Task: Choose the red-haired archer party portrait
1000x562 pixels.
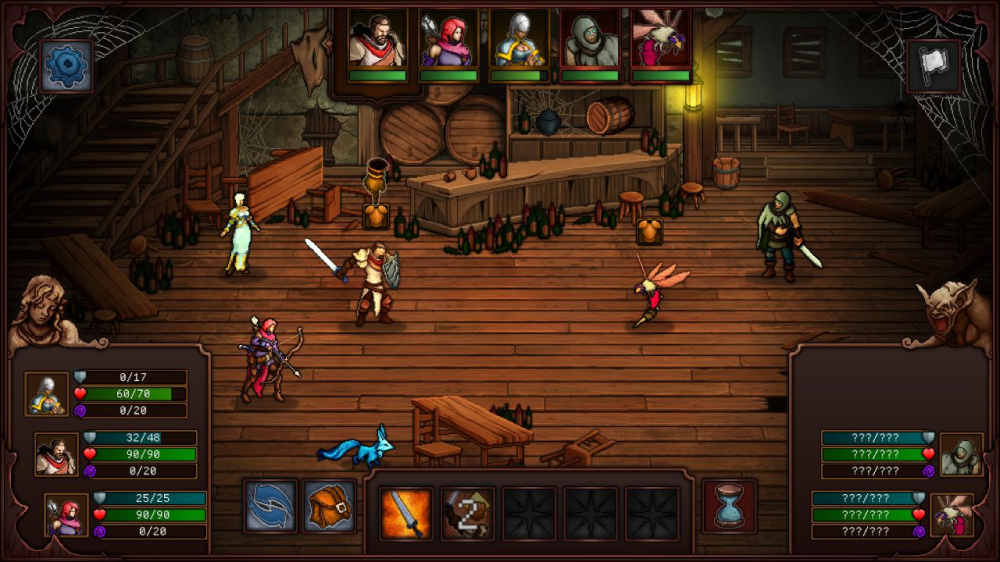Action: (66, 514)
